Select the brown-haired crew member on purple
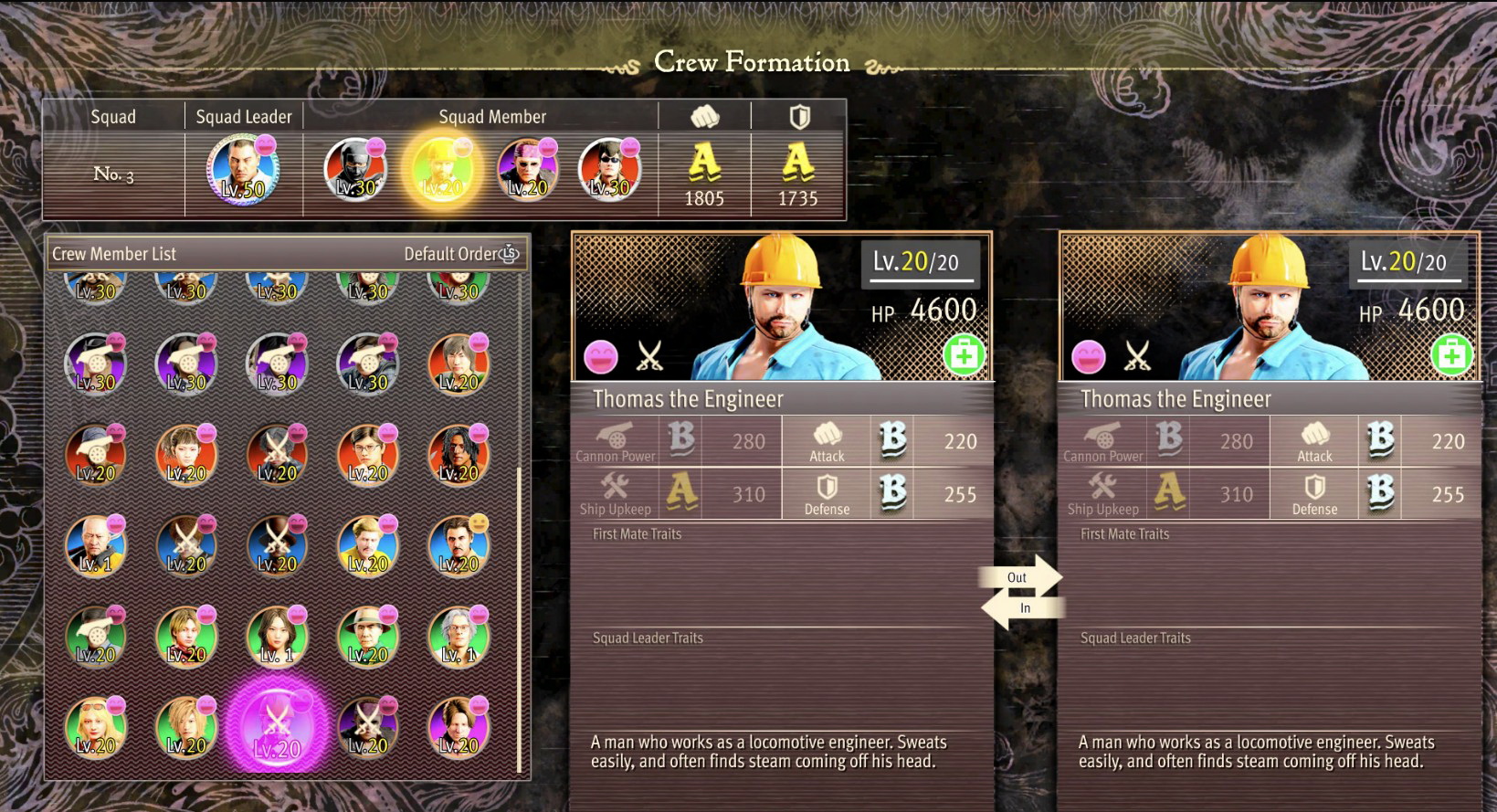Viewport: 1497px width, 812px height. pos(459,728)
